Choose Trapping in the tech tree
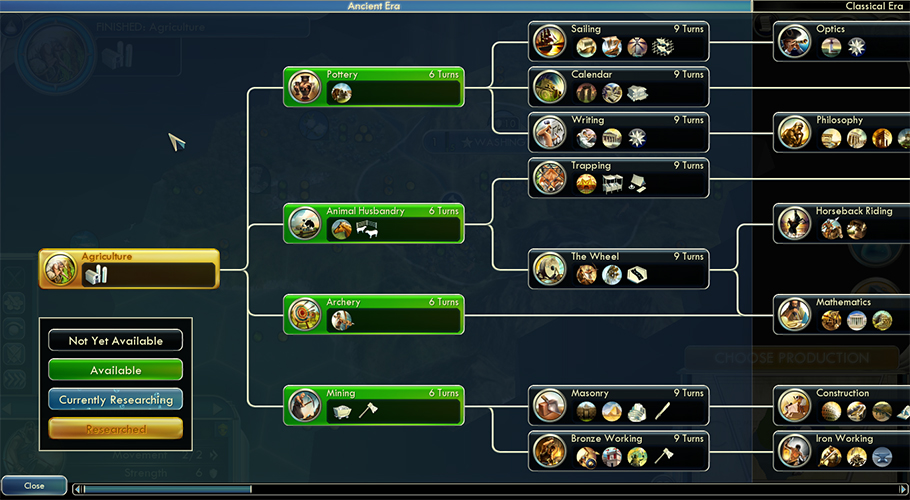Viewport: 910px width, 500px height. click(618, 177)
